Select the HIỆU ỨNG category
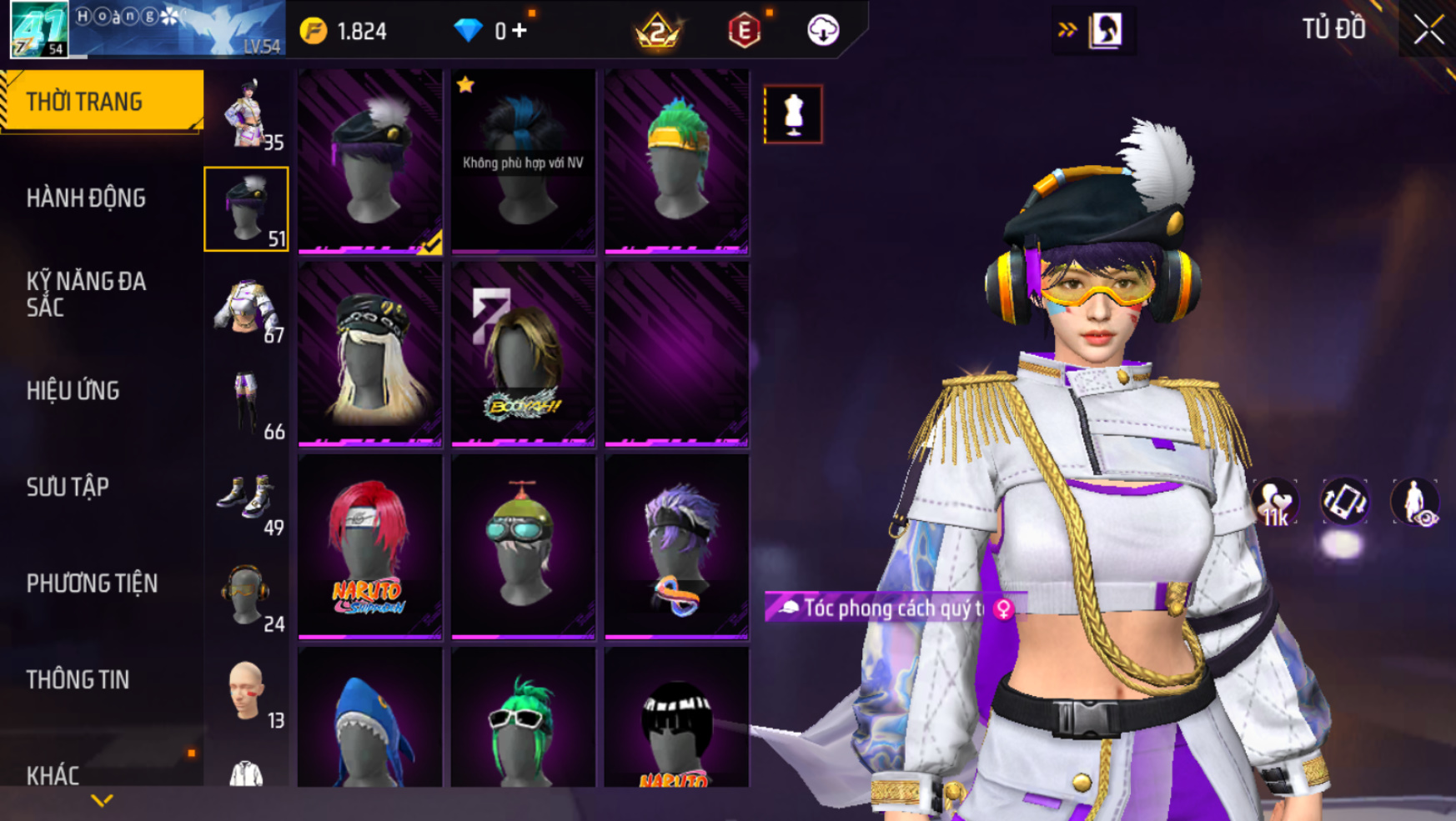Screen dimensions: 1456x821 point(73,391)
